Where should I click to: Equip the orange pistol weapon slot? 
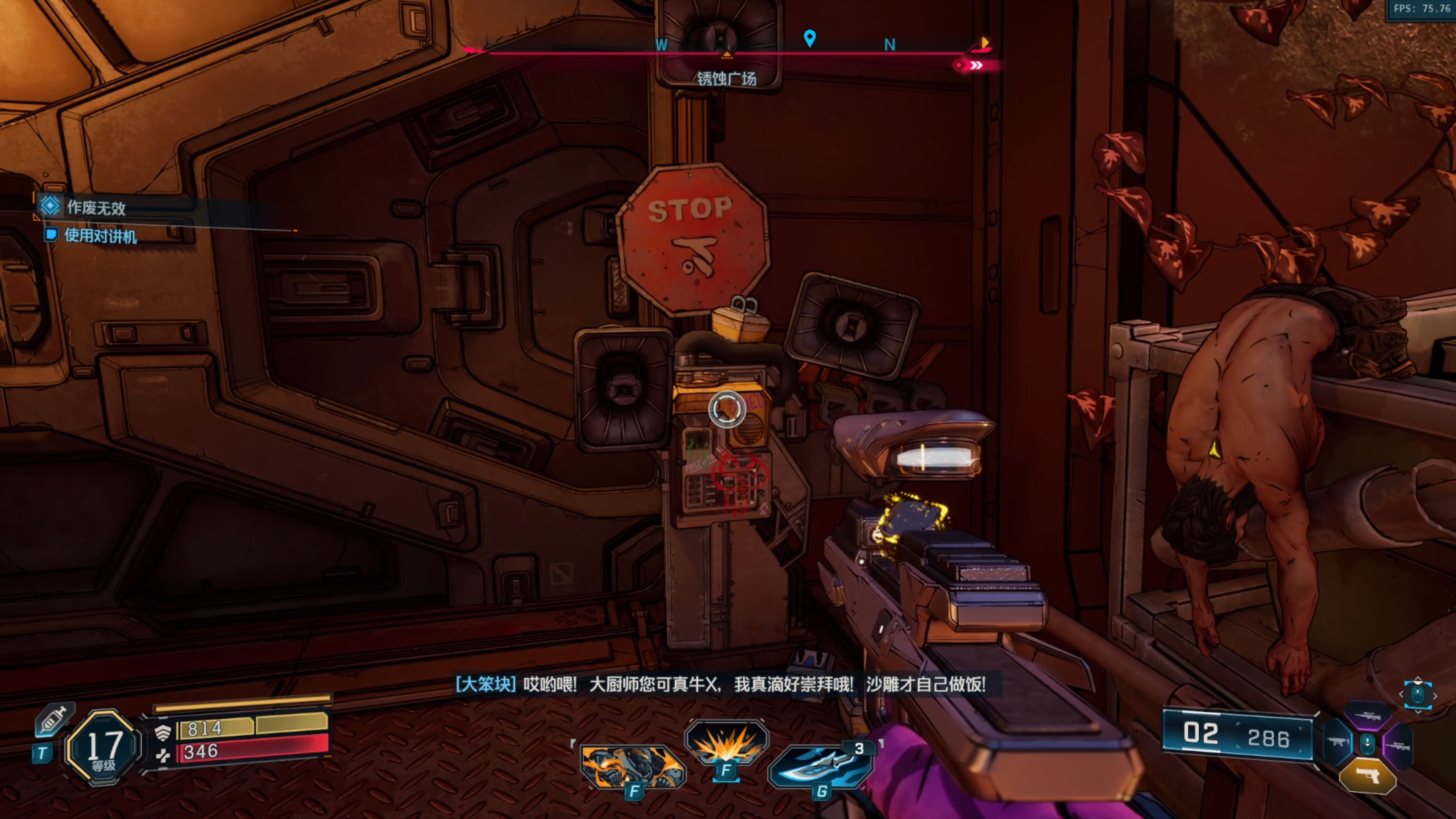[1368, 778]
